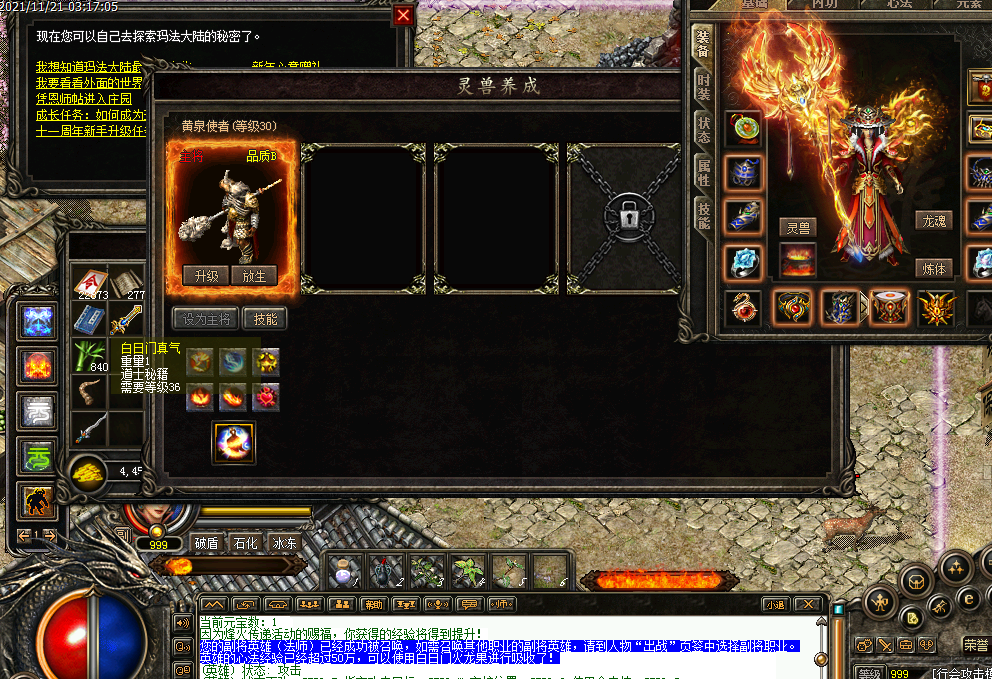Release the beast using 放生 button
The image size is (992, 679).
[x=254, y=276]
